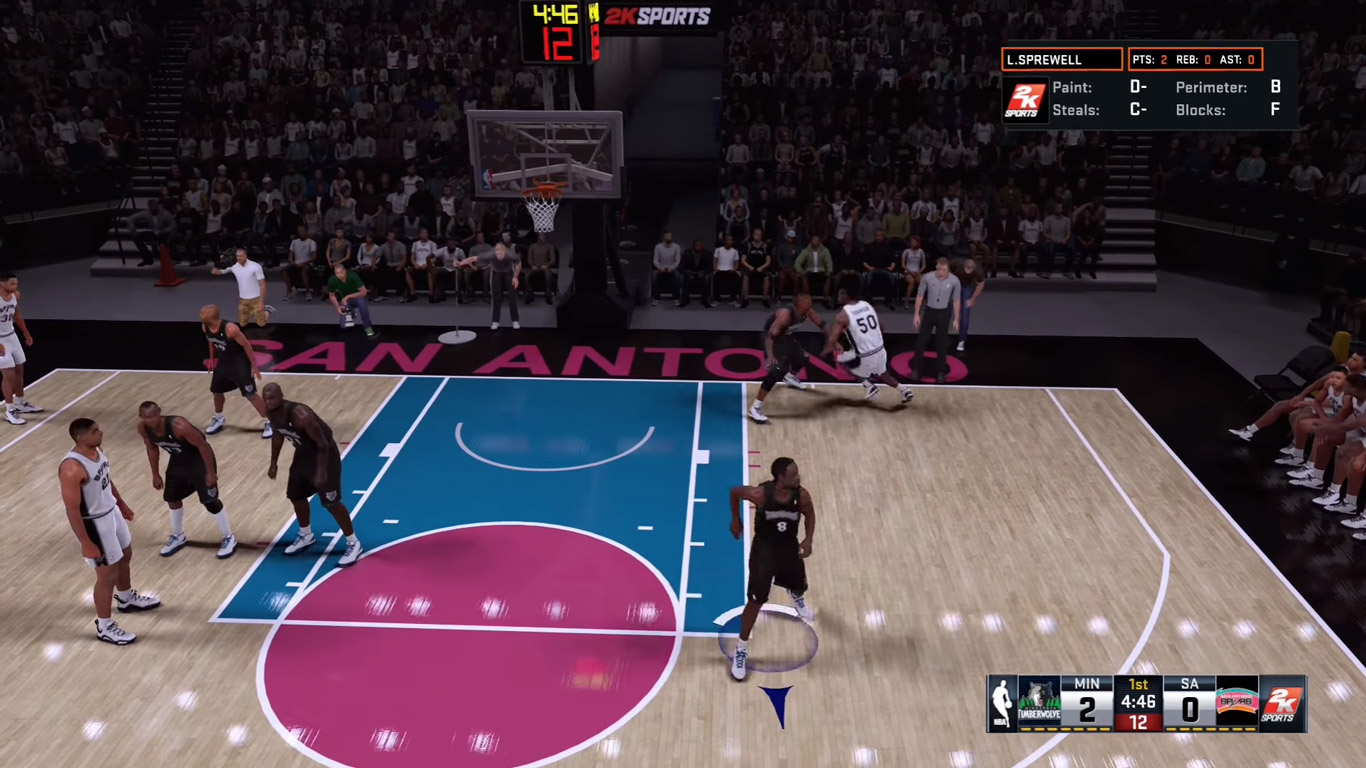Click the Paint grade showing D-
This screenshot has width=1366, height=768.
click(1140, 88)
